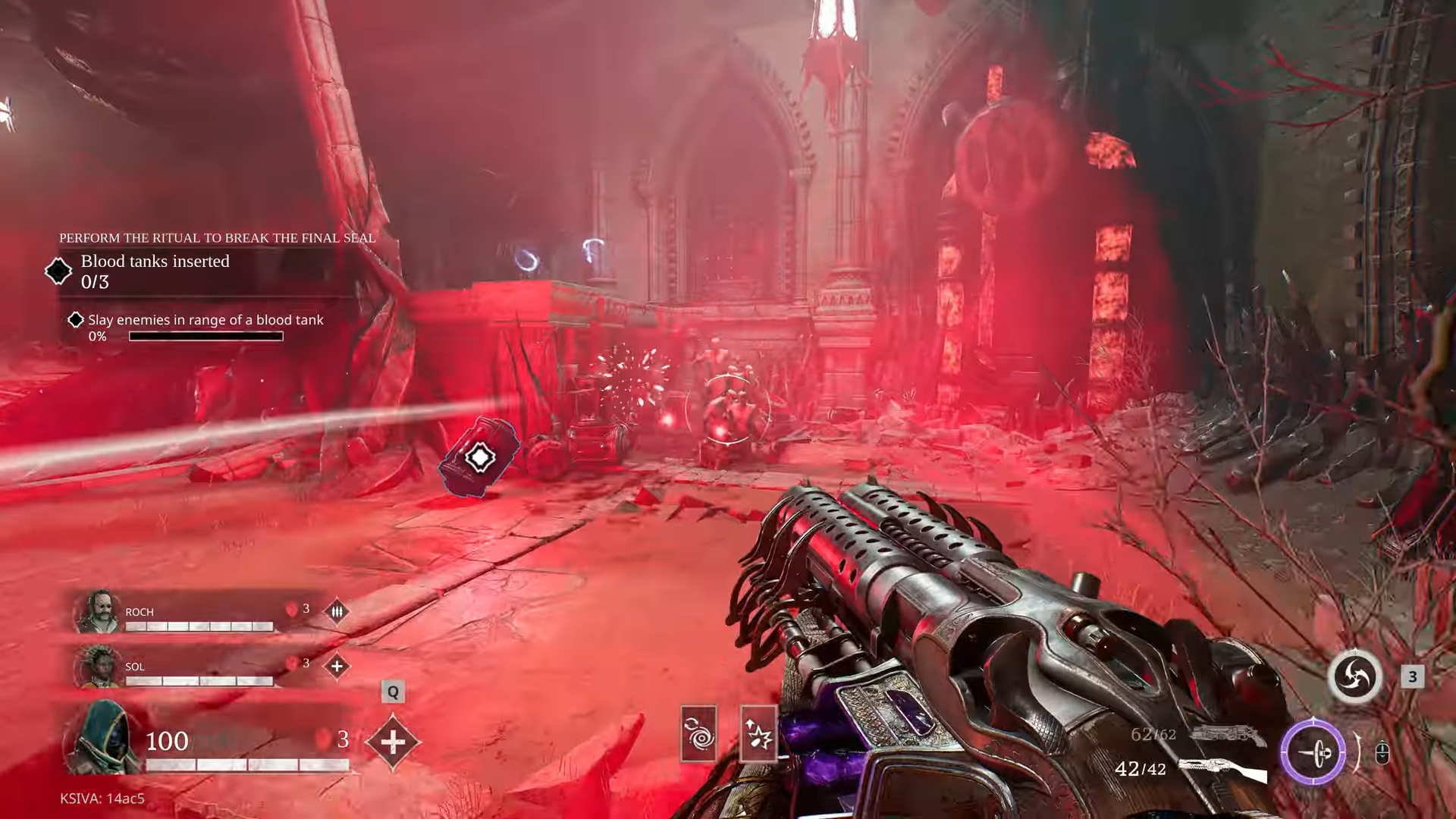Activate the three-bladed swirl ability icon
Image resolution: width=1456 pixels, height=819 pixels.
click(1354, 676)
